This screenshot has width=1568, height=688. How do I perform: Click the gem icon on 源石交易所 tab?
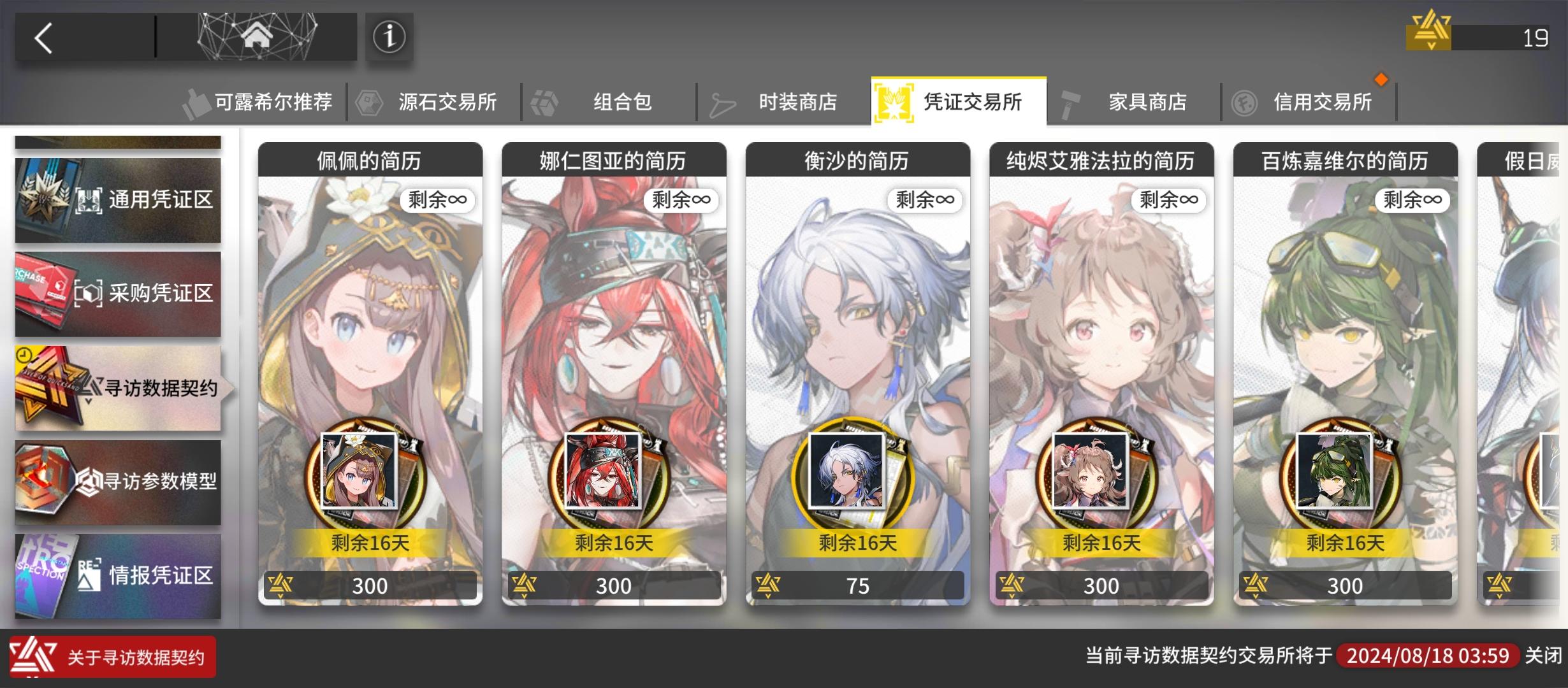368,101
